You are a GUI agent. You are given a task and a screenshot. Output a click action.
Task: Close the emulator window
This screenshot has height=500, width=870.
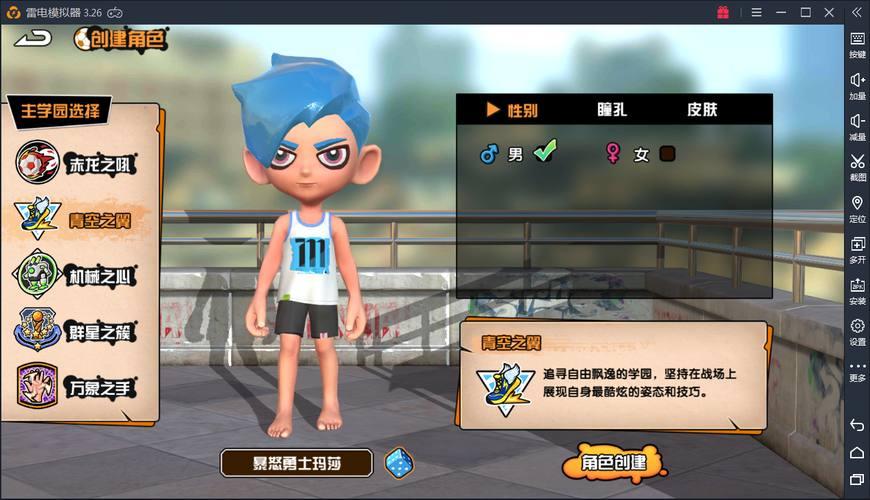(829, 12)
